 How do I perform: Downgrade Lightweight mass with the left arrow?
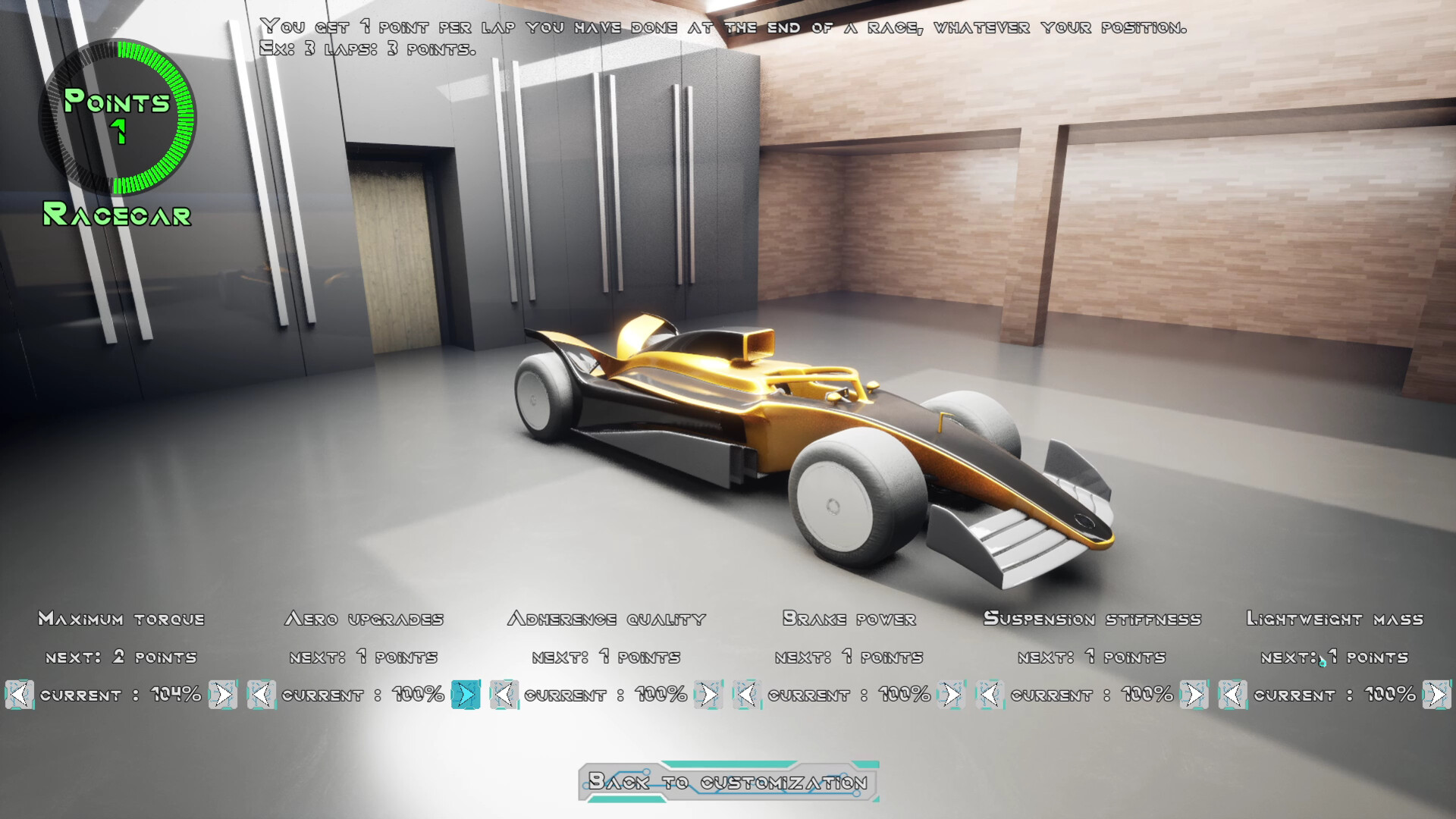tap(1233, 694)
